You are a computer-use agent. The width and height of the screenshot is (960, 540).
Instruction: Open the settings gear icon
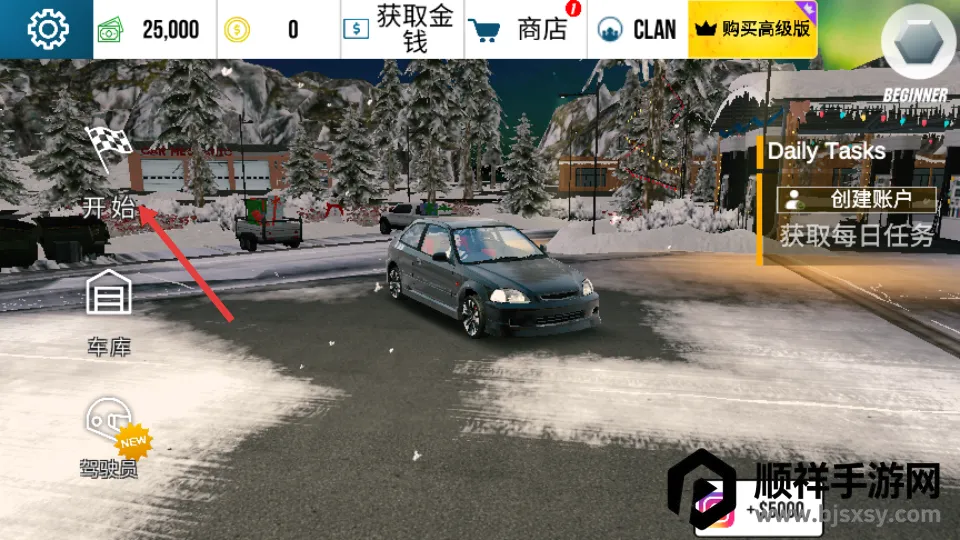point(47,29)
